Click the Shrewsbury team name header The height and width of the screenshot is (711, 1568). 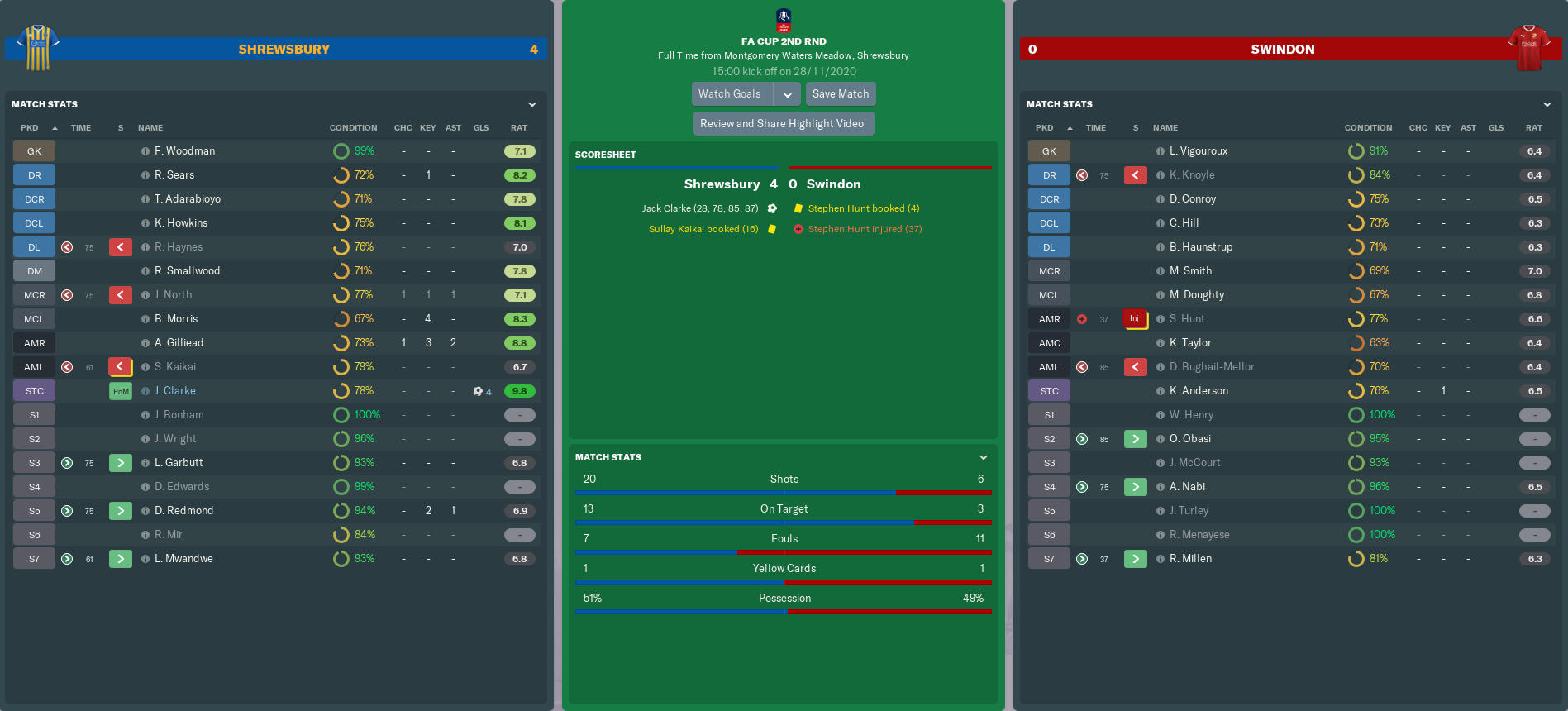point(284,50)
